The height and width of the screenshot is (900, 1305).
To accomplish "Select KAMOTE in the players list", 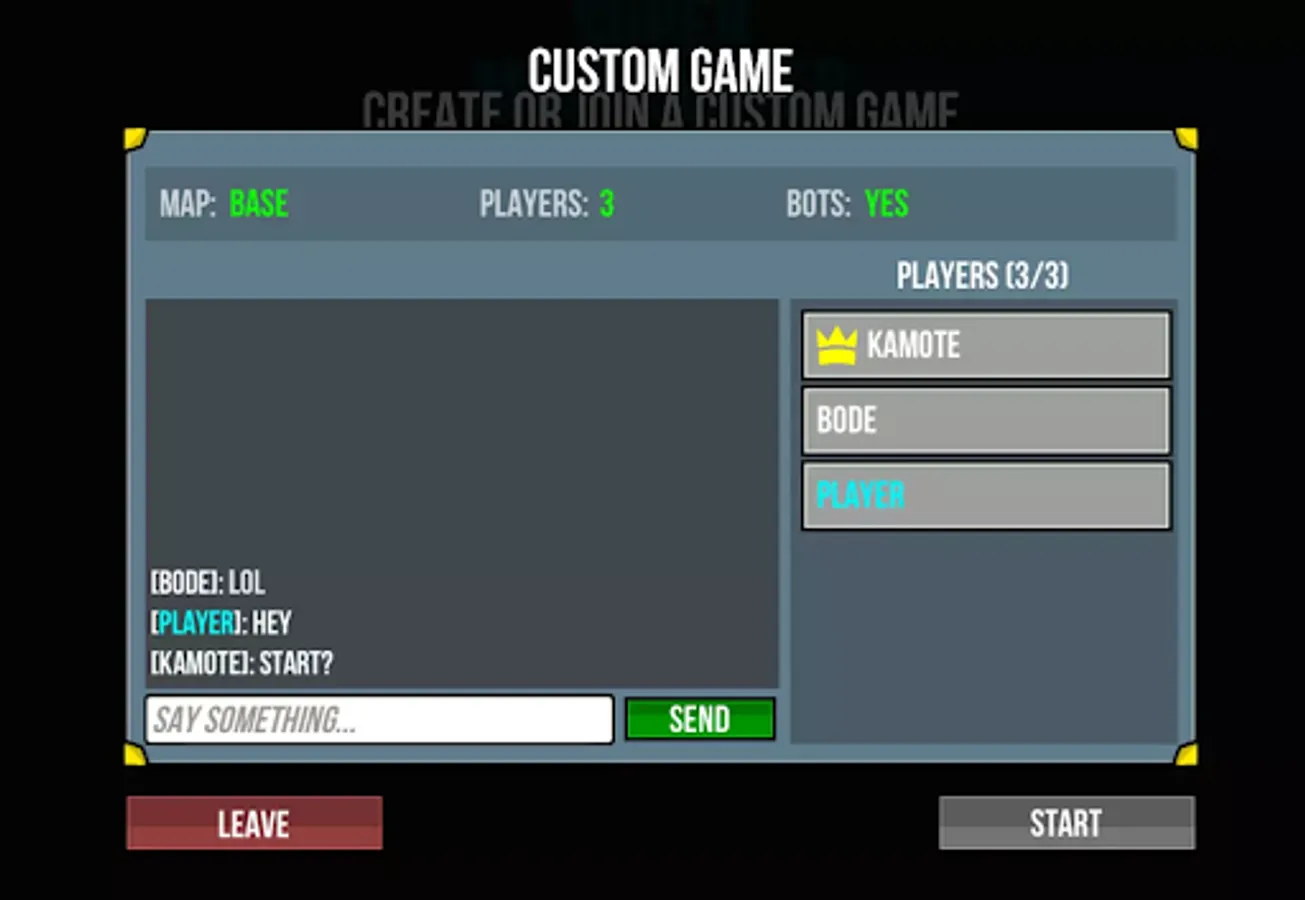I will pyautogui.click(x=985, y=344).
